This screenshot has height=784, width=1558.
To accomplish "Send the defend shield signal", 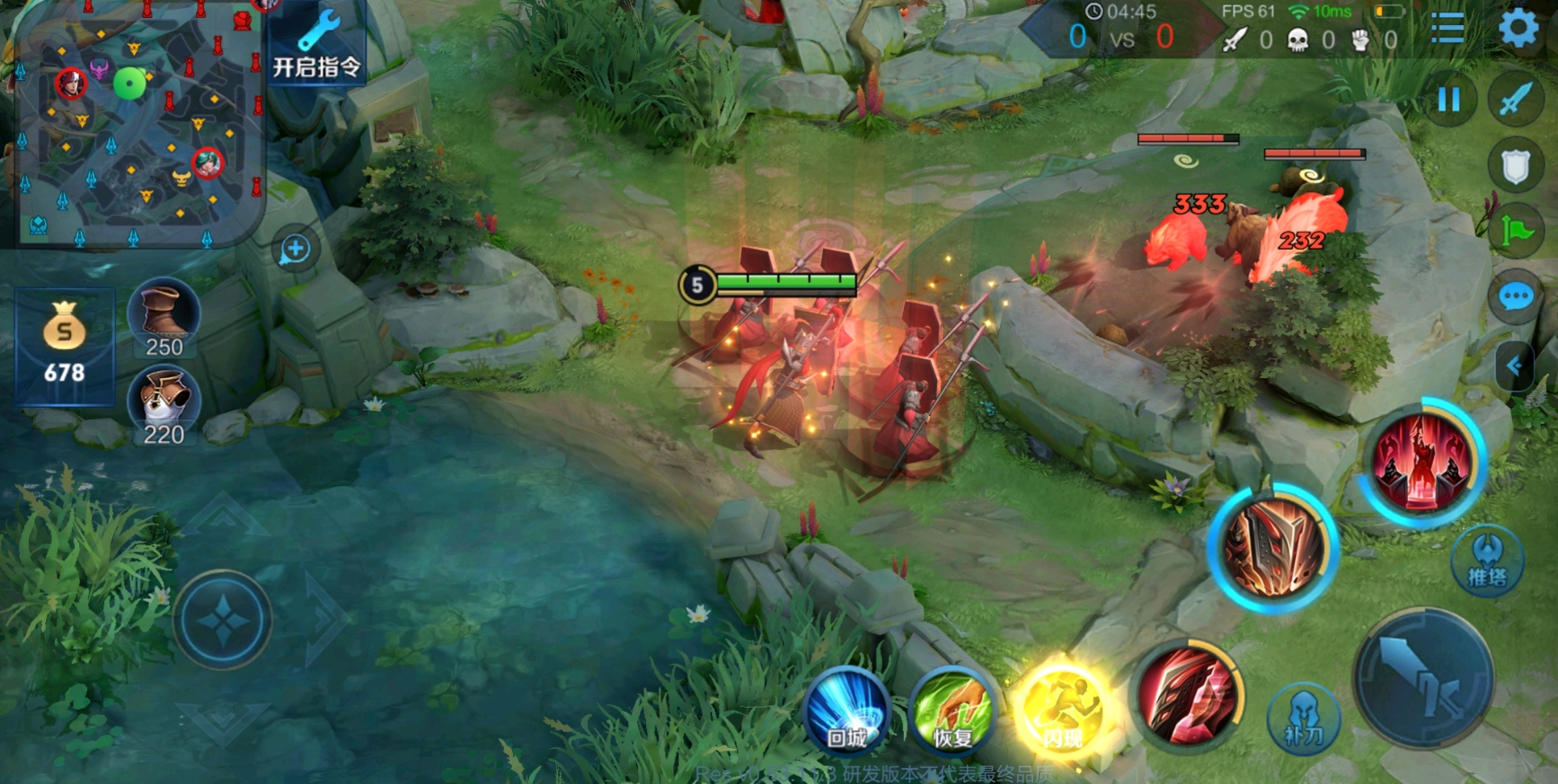I will click(x=1515, y=166).
